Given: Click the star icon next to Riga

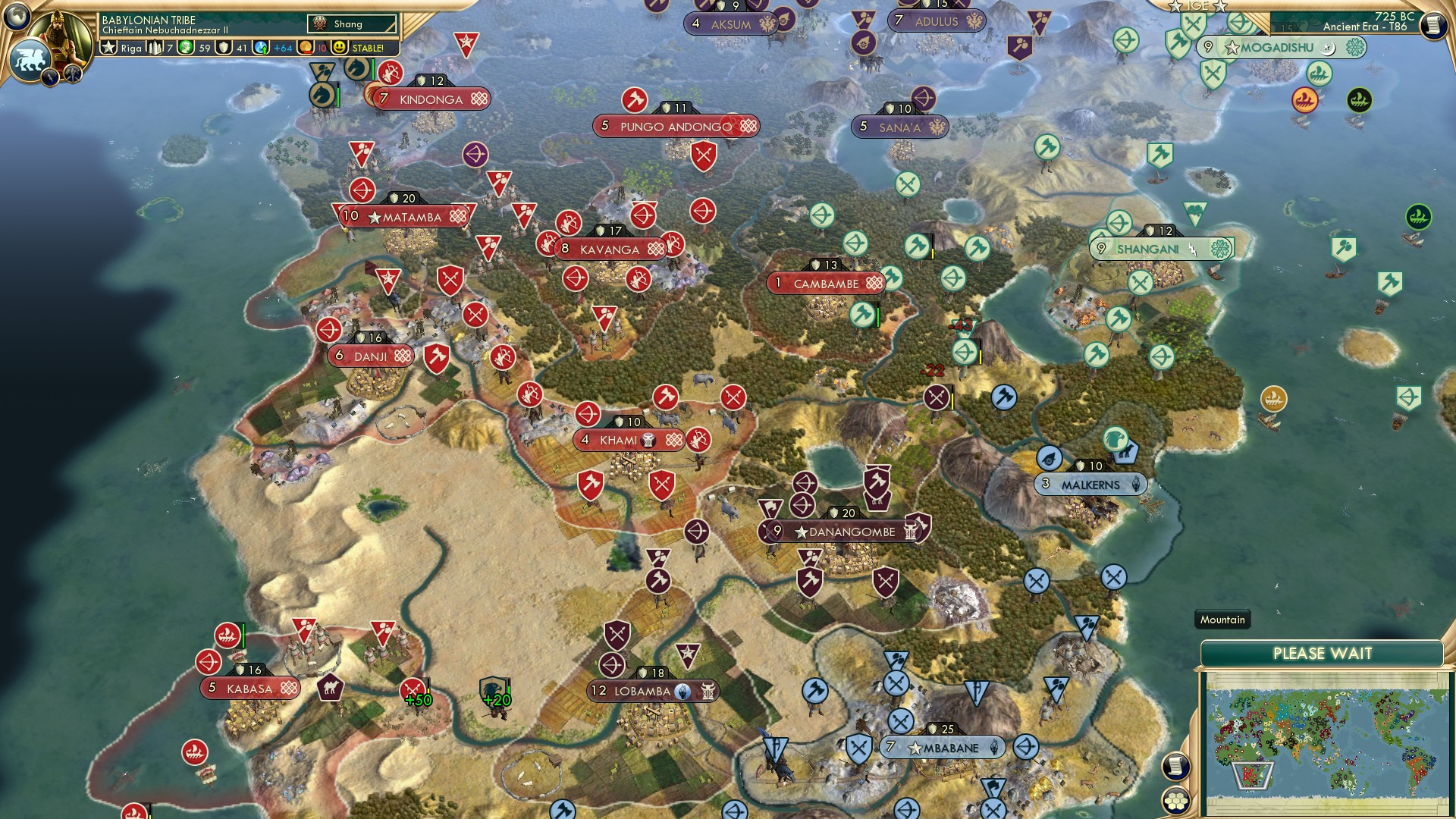Looking at the screenshot, I should 108,48.
